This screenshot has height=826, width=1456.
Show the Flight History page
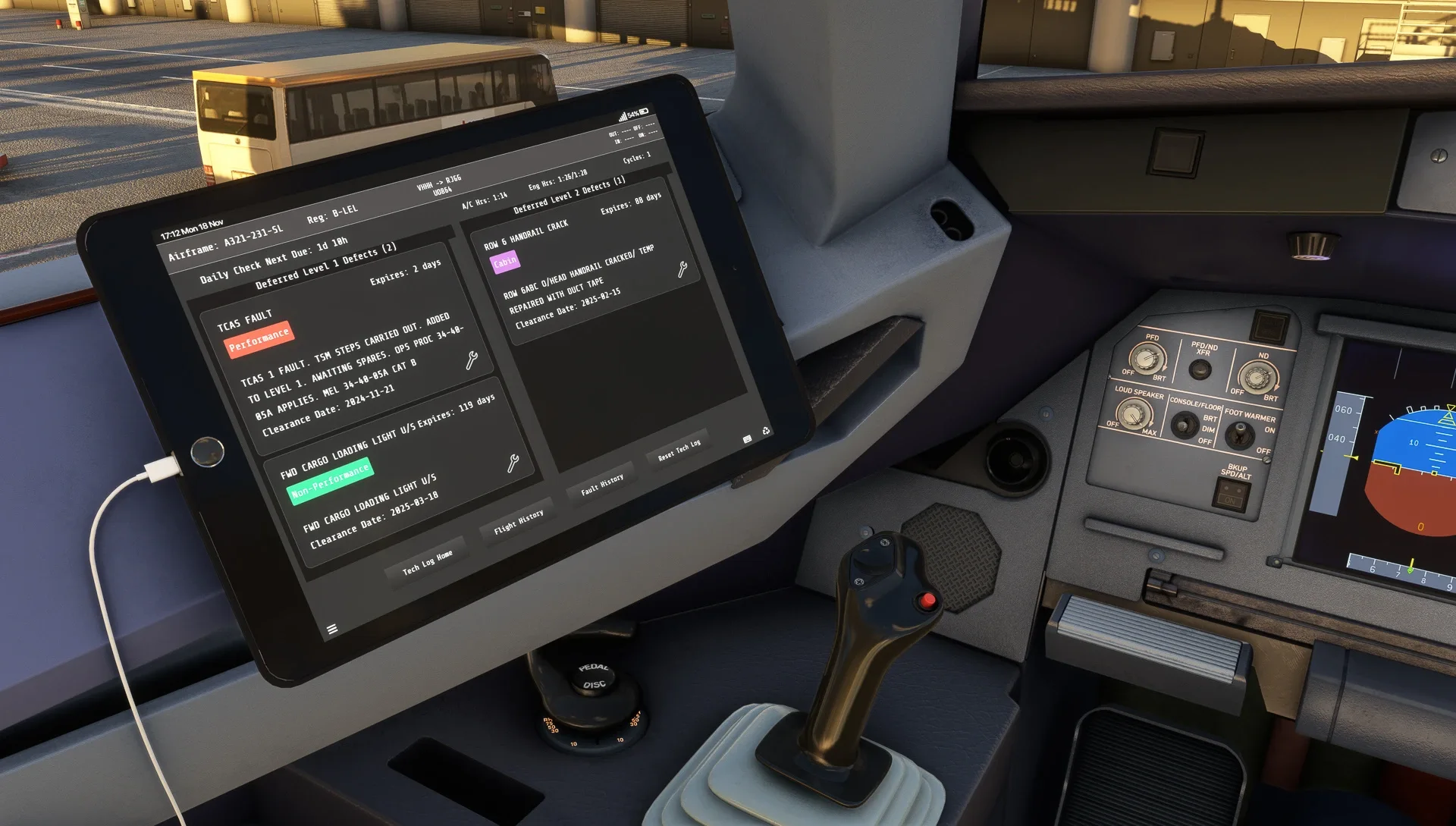519,522
